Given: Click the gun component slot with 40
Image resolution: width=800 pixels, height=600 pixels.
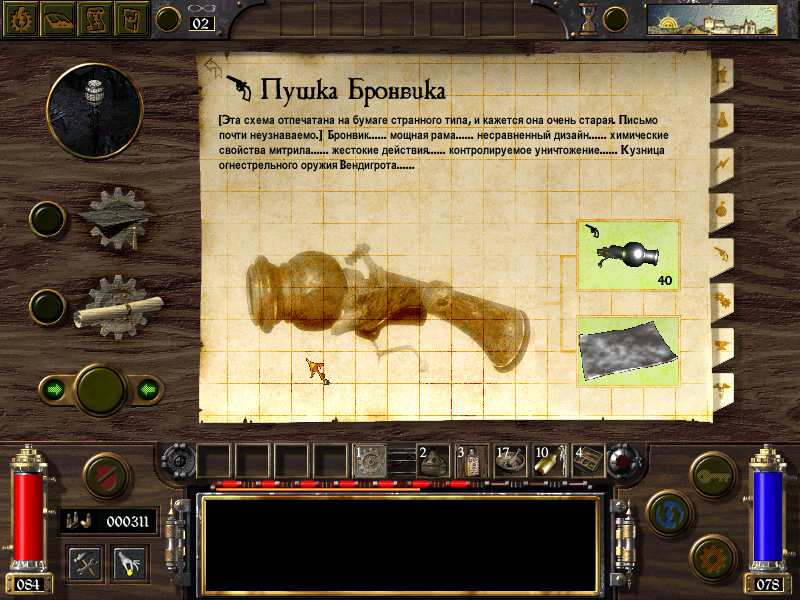Looking at the screenshot, I should point(629,256).
